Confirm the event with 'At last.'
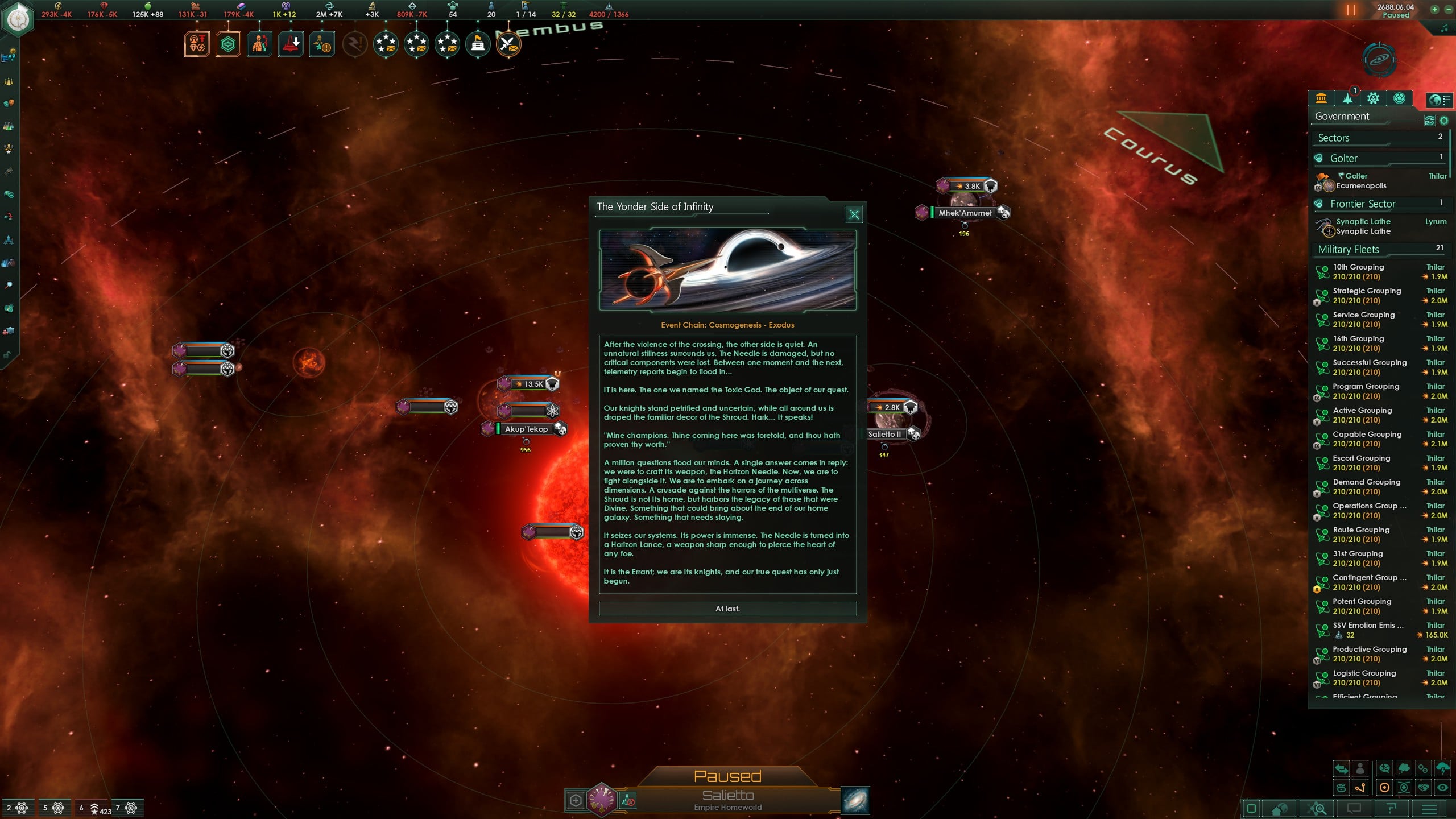The image size is (1456, 819). click(727, 609)
